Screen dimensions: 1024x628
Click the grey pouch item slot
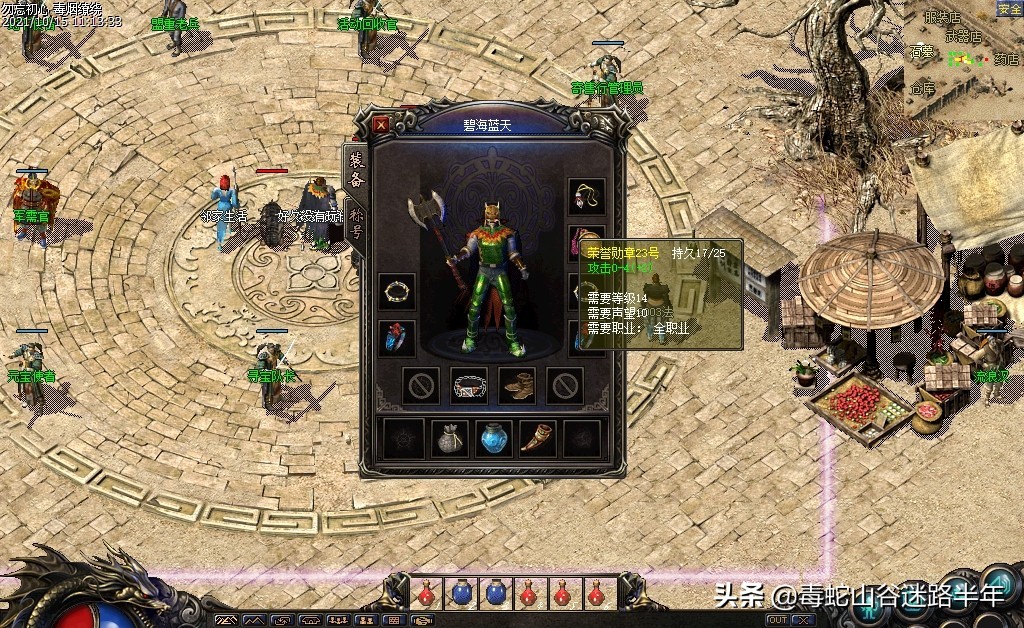(449, 438)
